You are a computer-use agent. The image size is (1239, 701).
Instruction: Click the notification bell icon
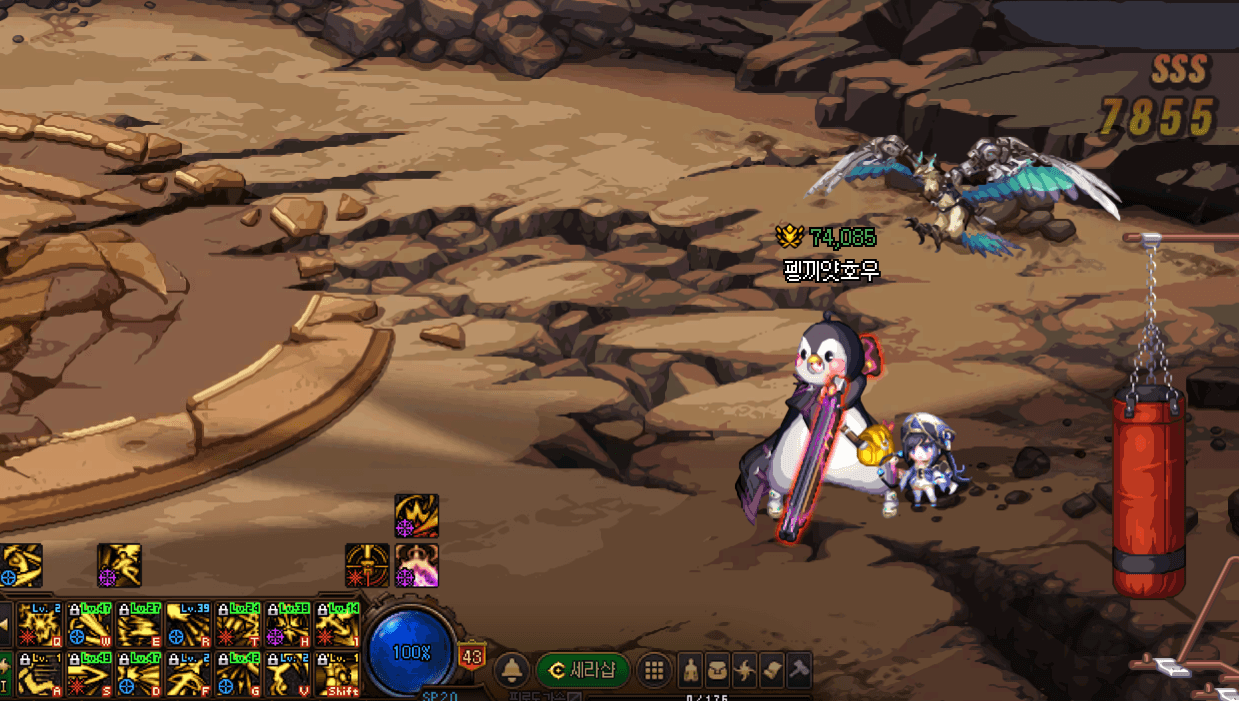(513, 670)
